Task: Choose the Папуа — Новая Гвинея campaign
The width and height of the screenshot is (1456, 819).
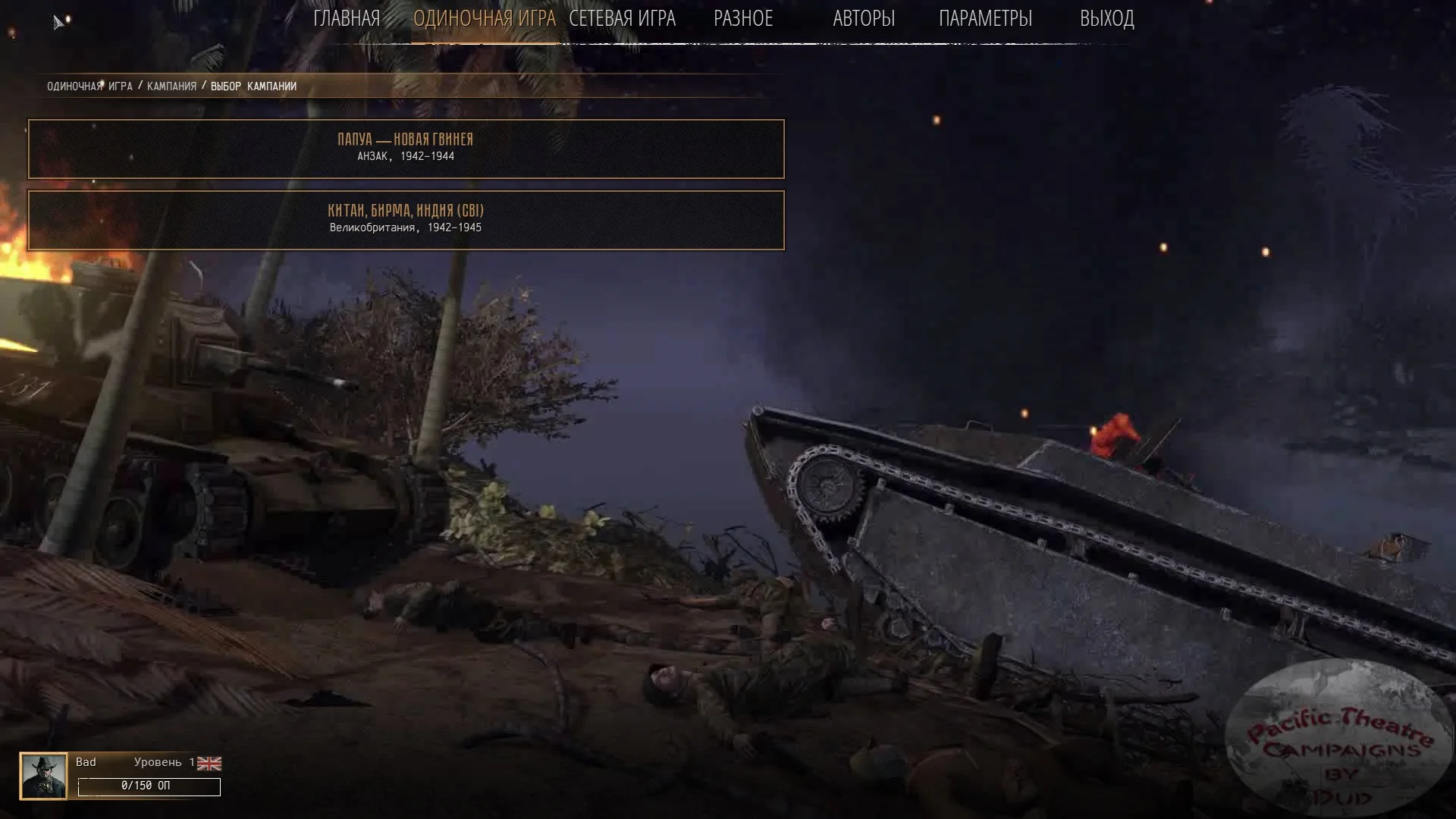Action: (406, 149)
